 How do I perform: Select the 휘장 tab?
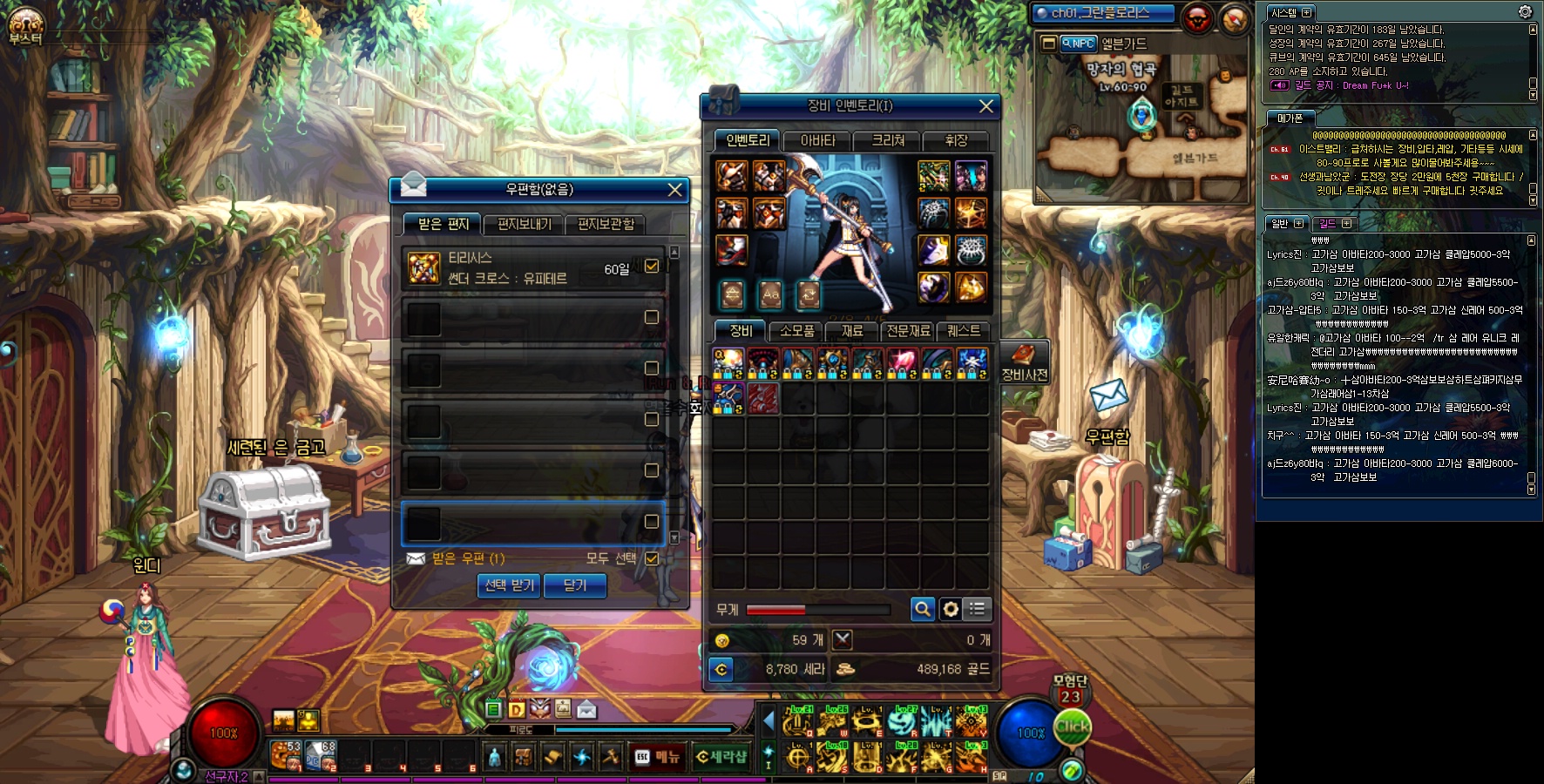click(956, 140)
